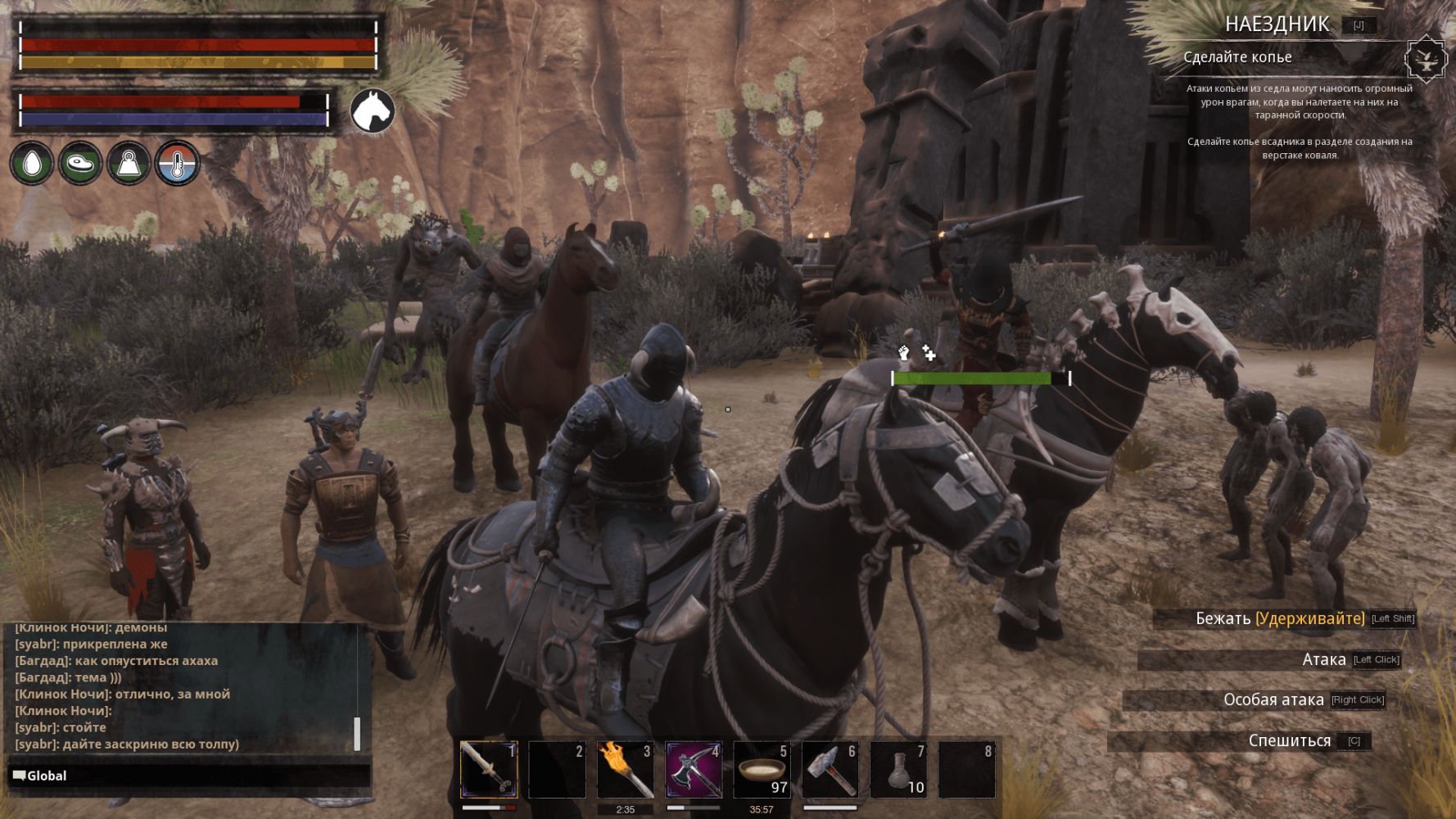Click the horse head mount icon
The width and height of the screenshot is (1456, 819).
373,111
